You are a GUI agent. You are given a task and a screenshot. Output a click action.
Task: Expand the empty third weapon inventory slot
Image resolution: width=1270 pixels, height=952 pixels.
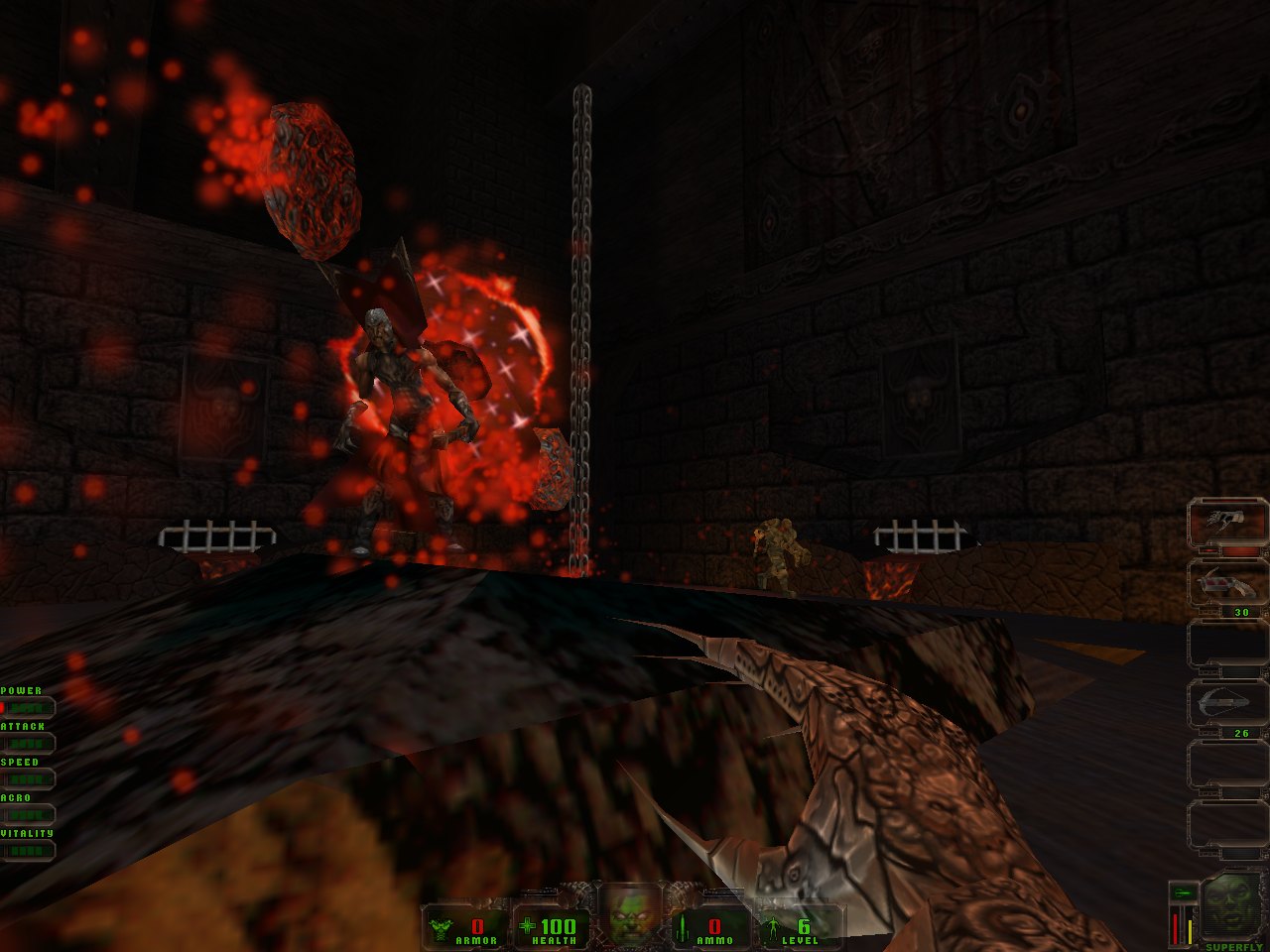click(x=1223, y=644)
